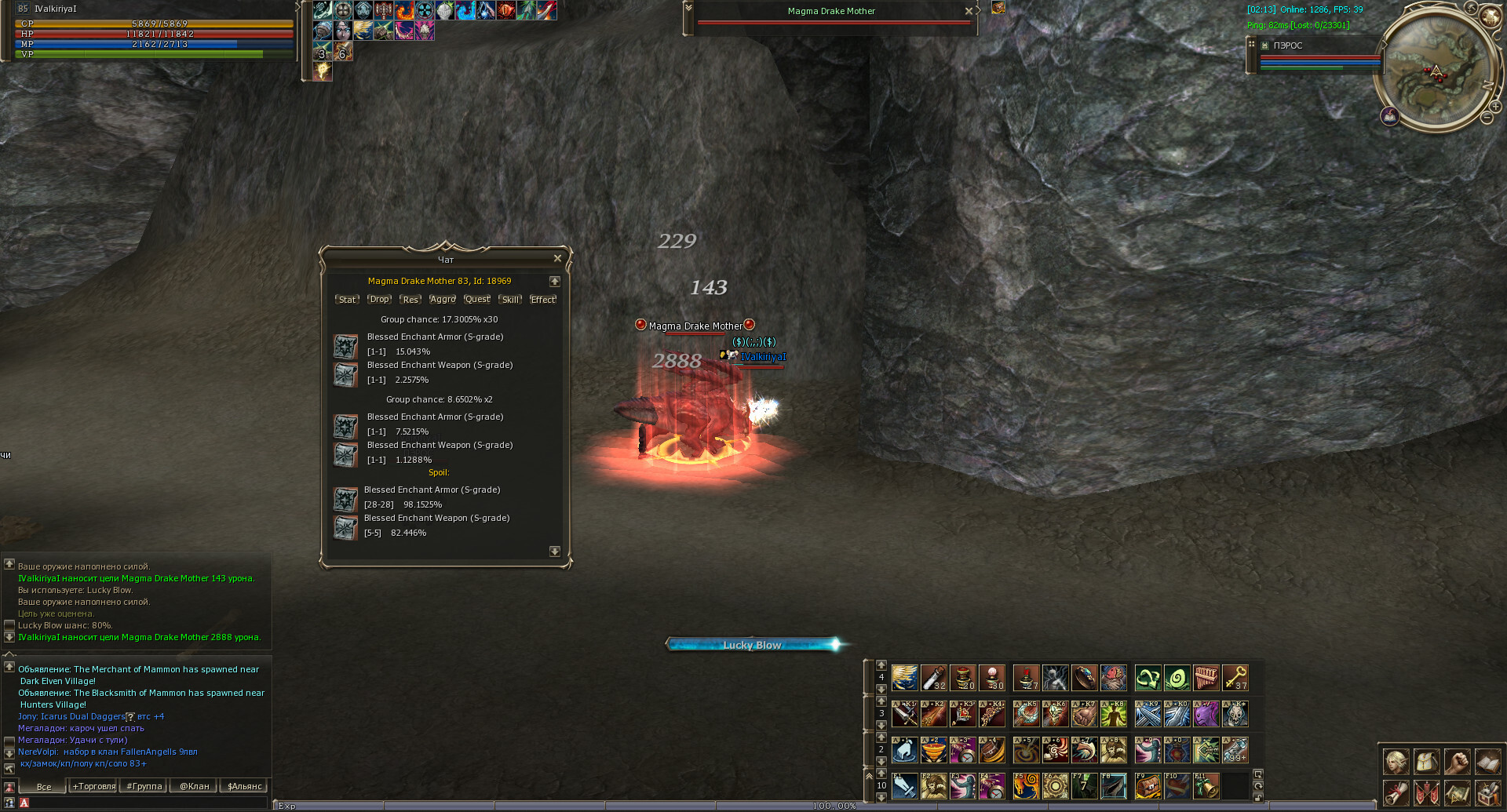Open the inventory bag icon
The height and width of the screenshot is (812, 1507).
[x=1426, y=762]
